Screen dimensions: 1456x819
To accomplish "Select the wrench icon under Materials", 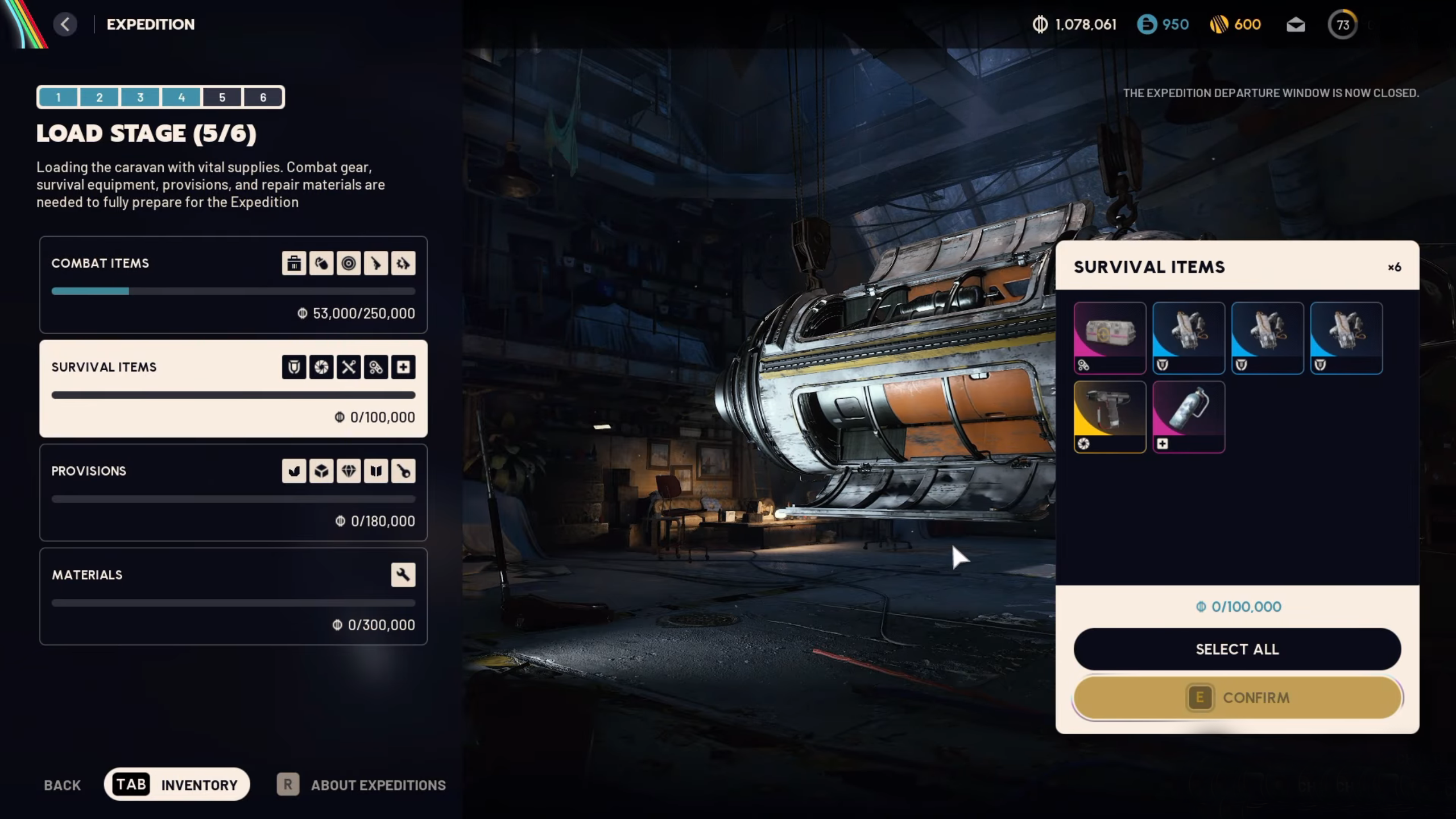I will [x=403, y=574].
